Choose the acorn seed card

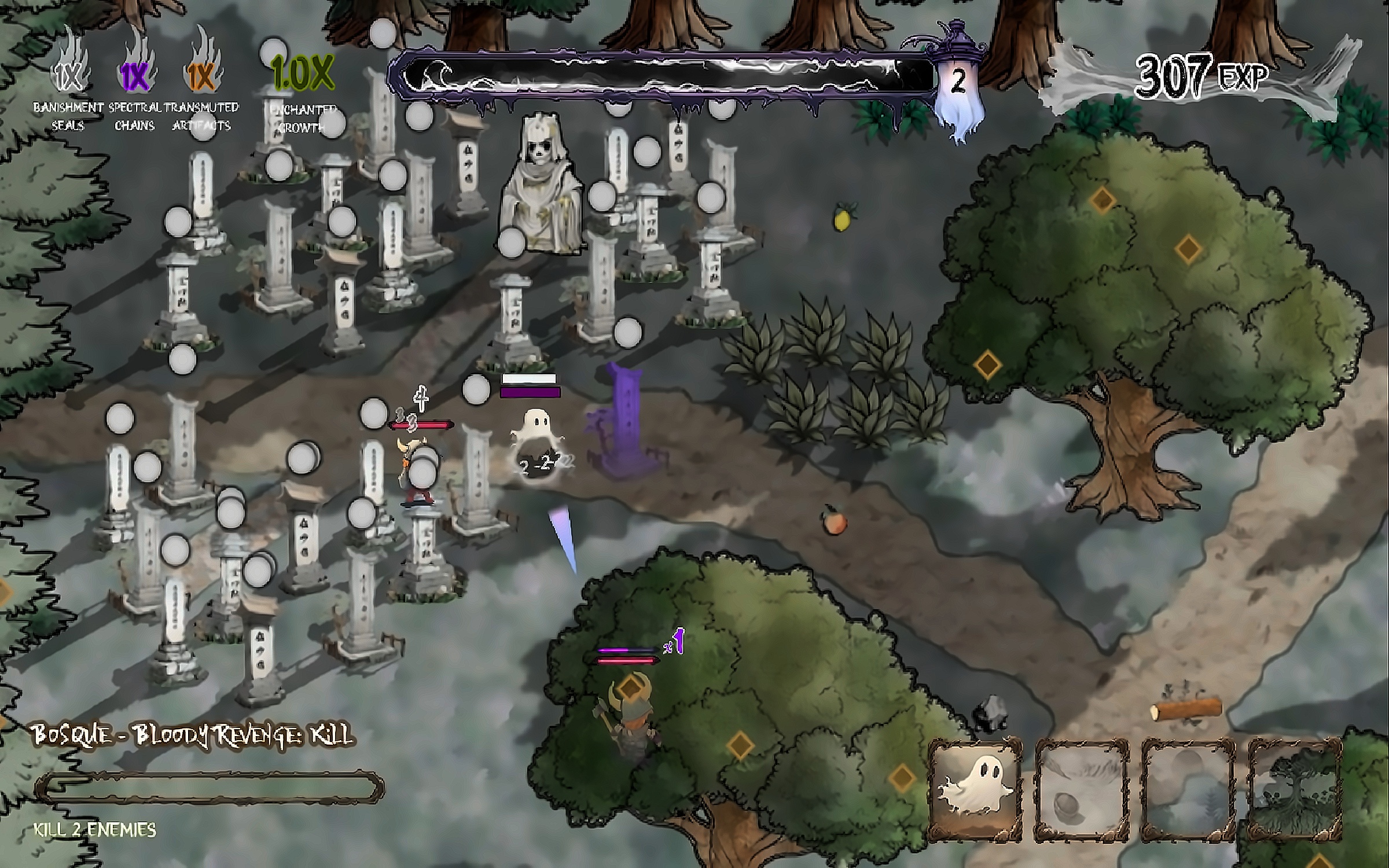coord(1081,790)
